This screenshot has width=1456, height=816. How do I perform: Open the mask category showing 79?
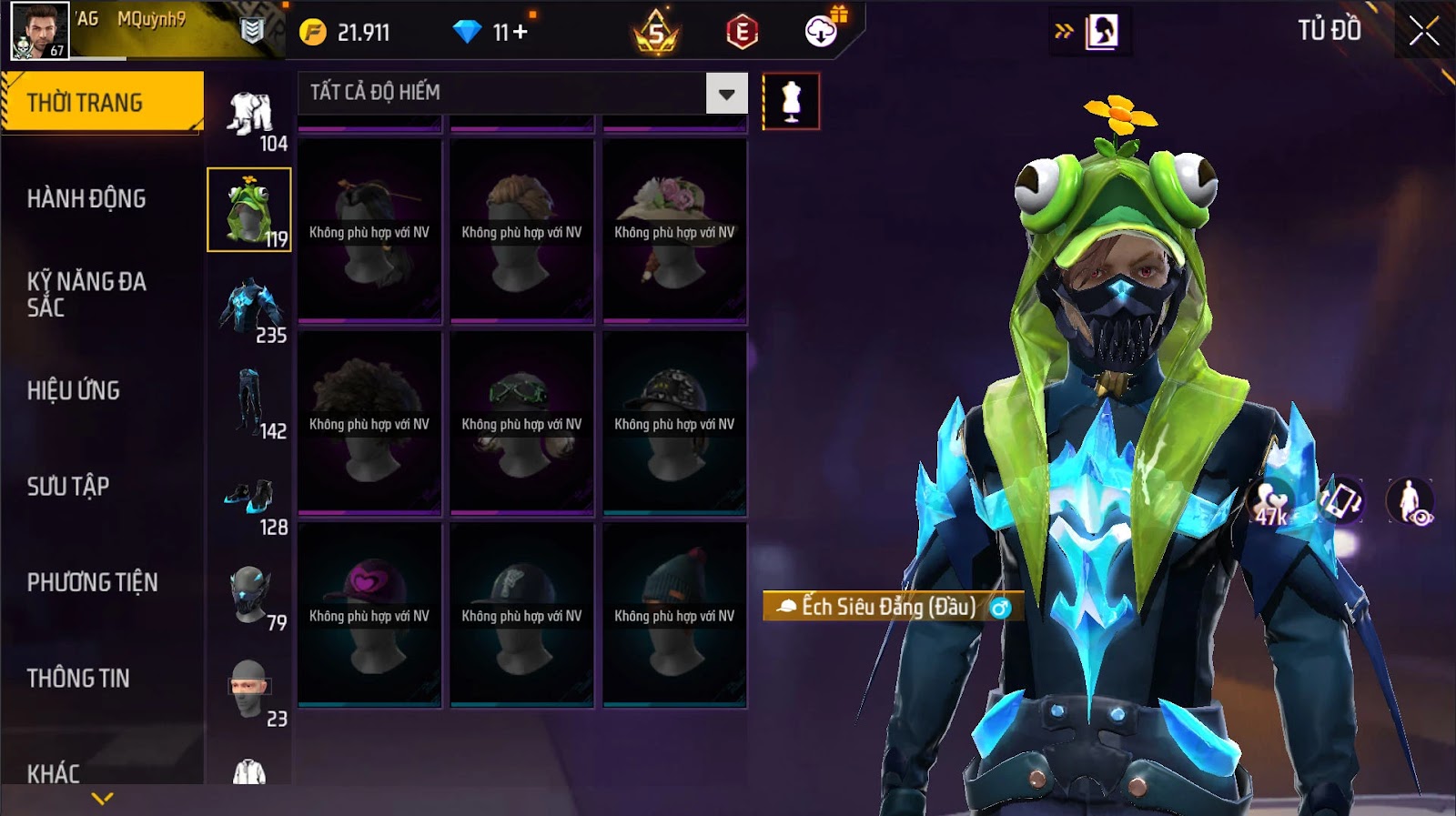click(x=249, y=595)
